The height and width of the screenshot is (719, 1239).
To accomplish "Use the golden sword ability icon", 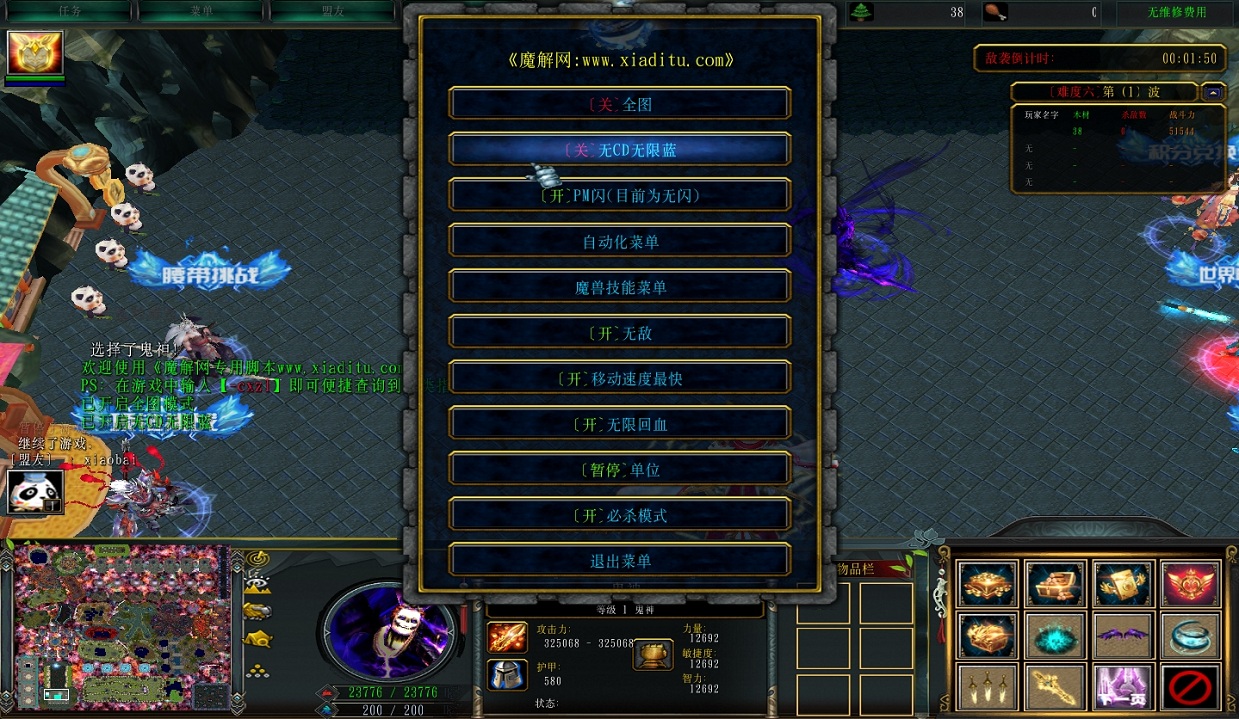I will pos(1057,687).
